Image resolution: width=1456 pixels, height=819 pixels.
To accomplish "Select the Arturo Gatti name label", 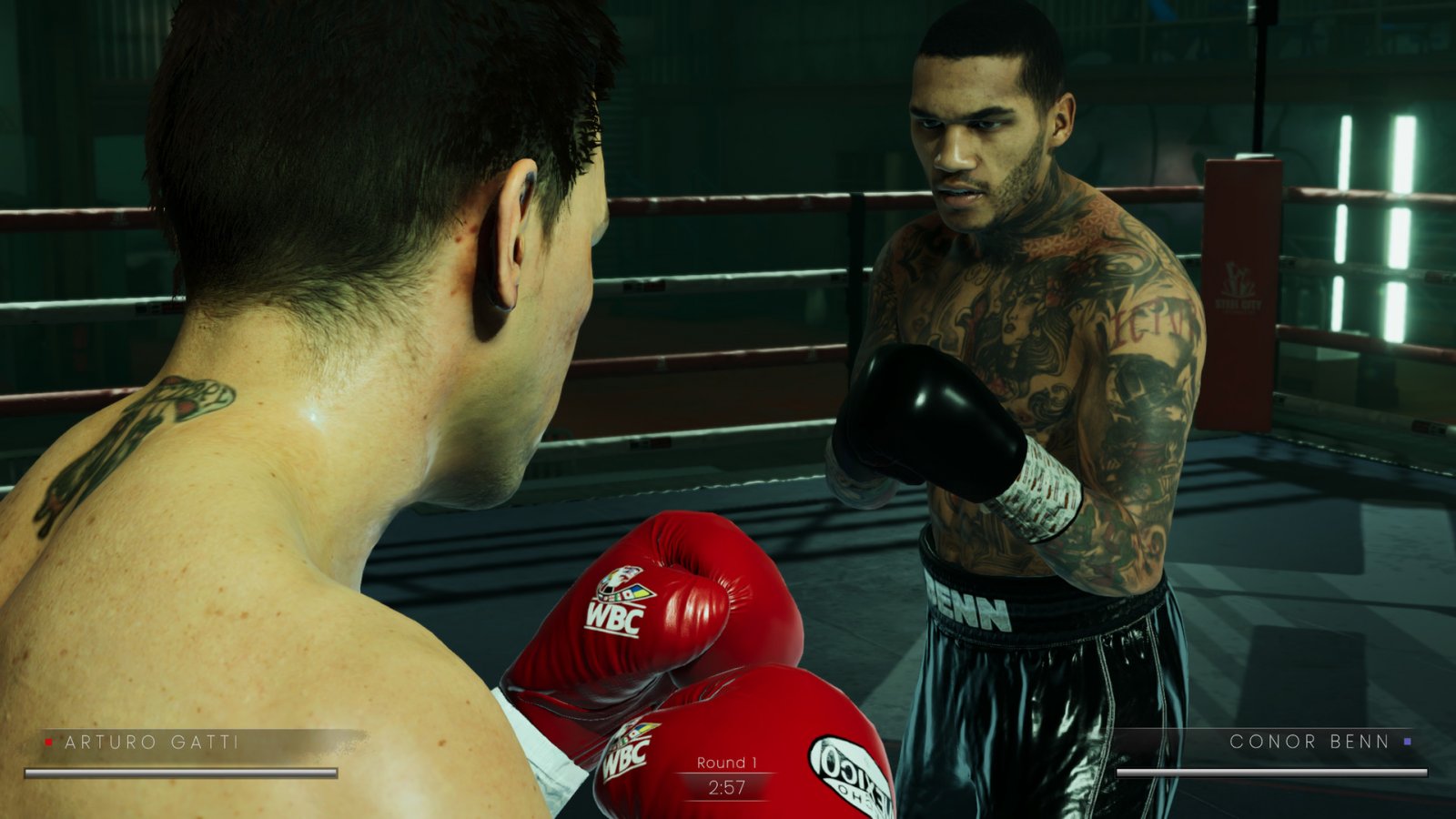I will tap(150, 743).
